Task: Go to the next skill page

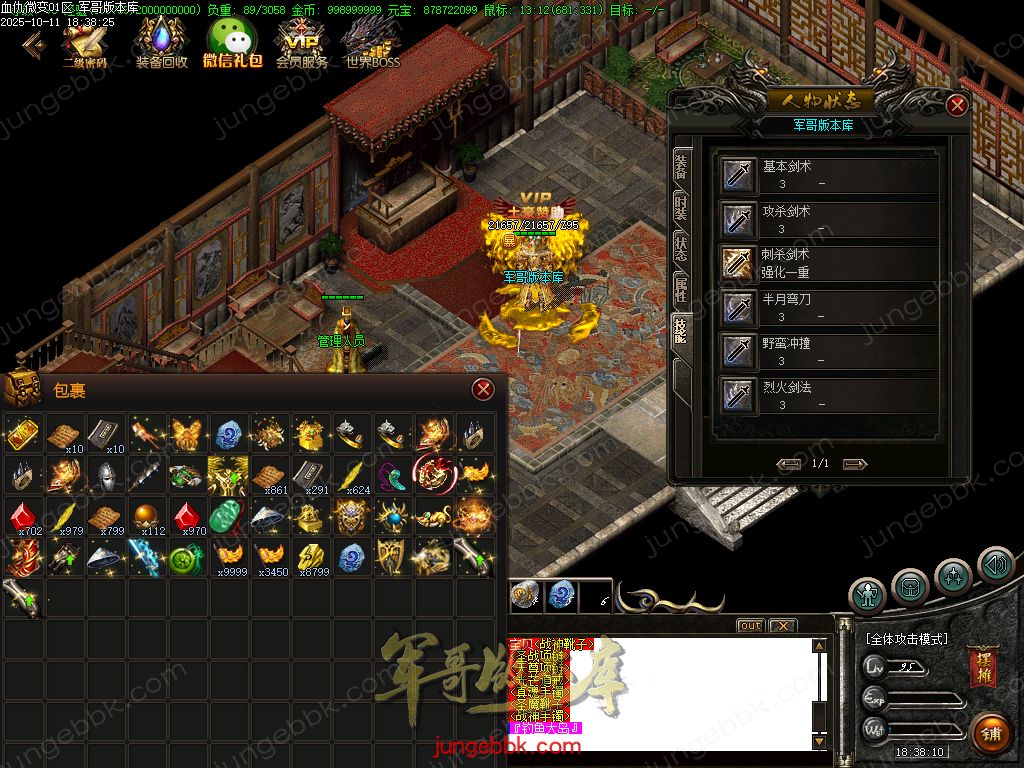Action: 854,464
